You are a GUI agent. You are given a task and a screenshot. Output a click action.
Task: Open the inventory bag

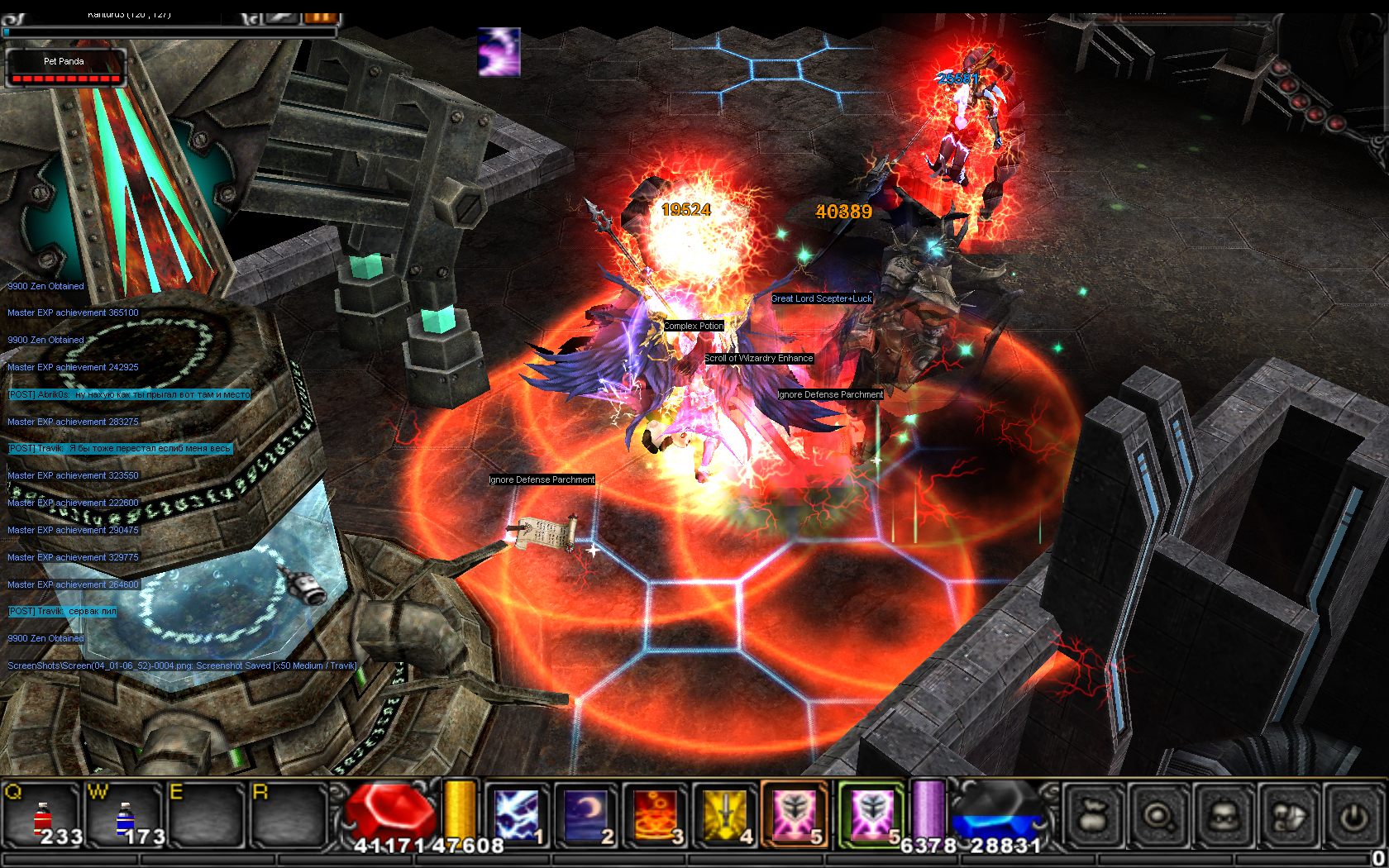[x=1092, y=817]
